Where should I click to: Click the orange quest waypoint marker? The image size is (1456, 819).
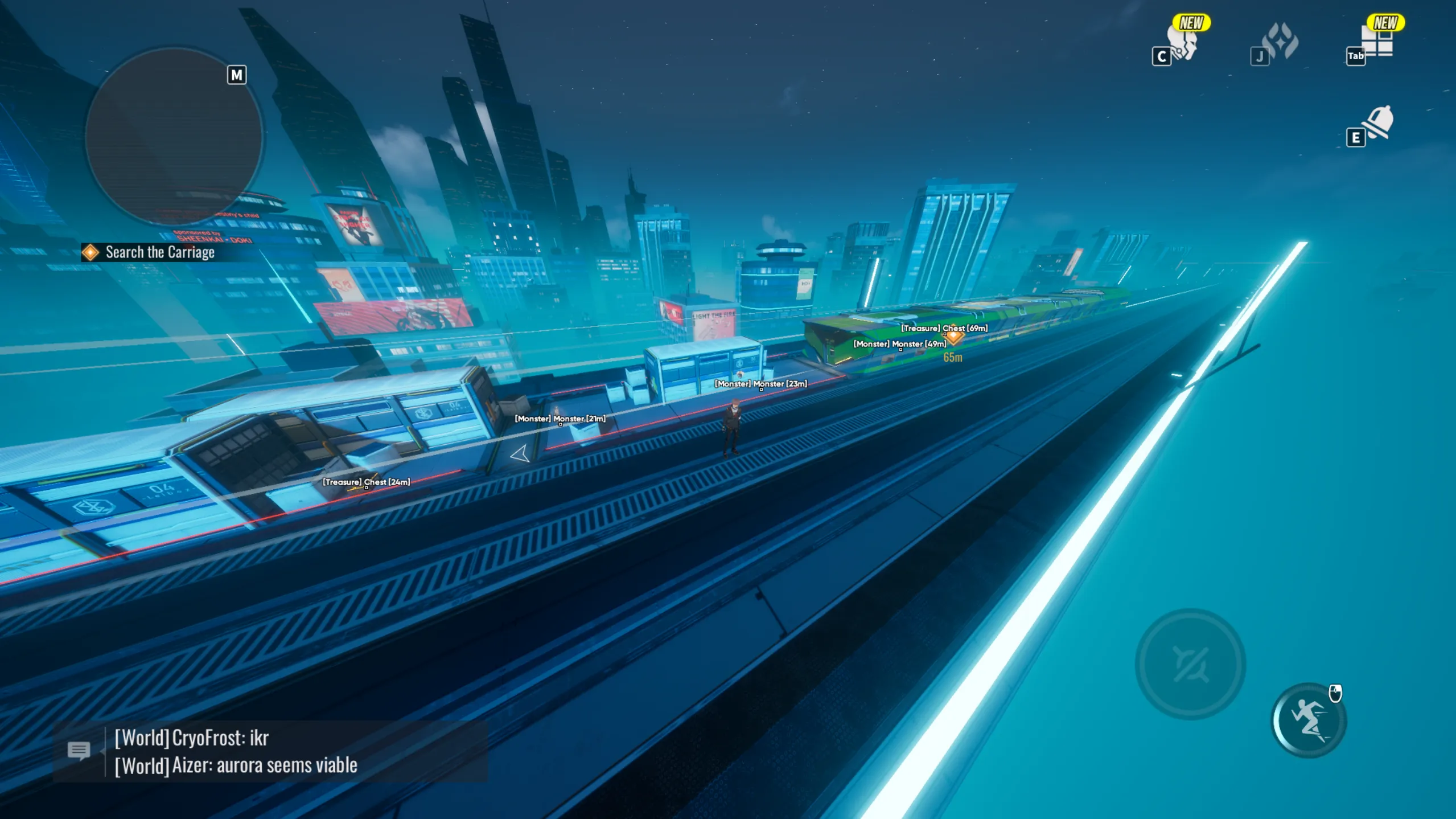pos(954,337)
